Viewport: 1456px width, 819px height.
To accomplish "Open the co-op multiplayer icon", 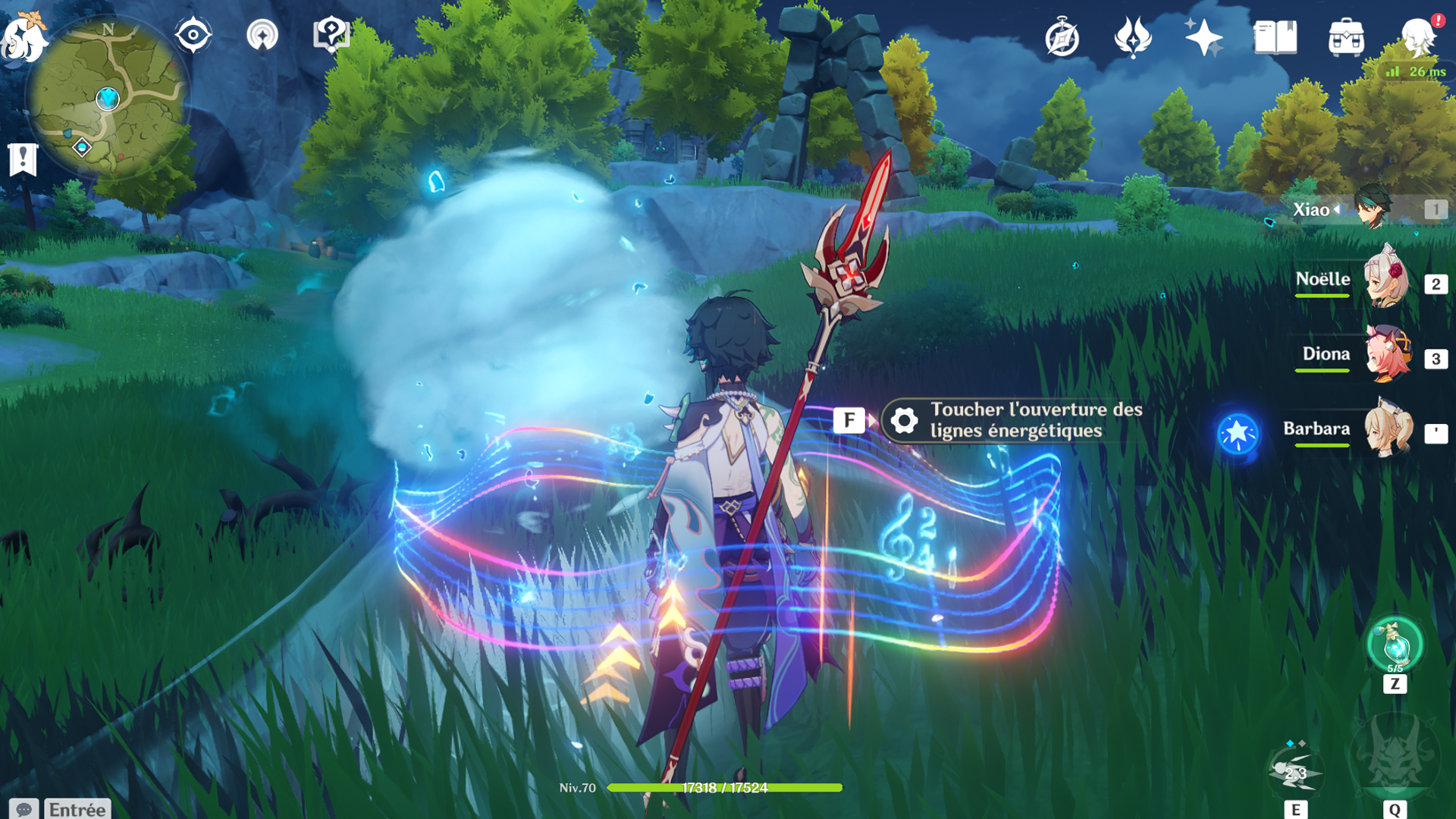I will 262,35.
